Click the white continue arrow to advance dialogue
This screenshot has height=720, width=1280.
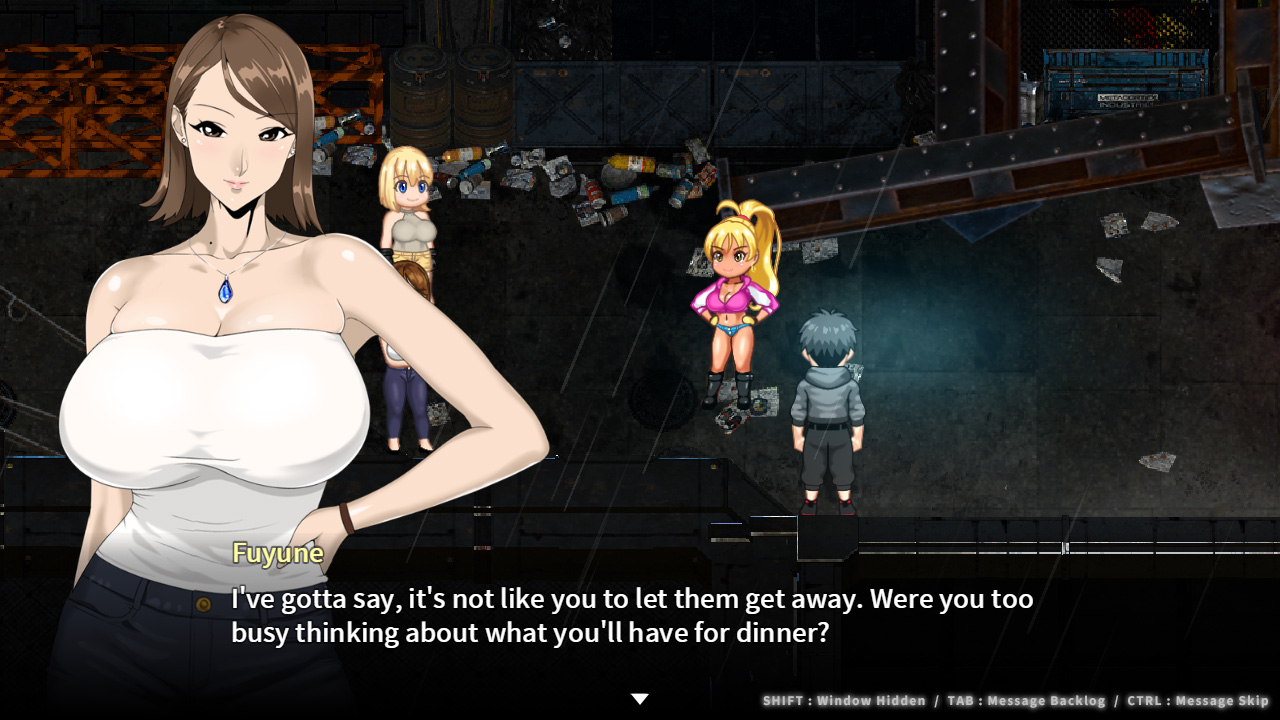640,699
